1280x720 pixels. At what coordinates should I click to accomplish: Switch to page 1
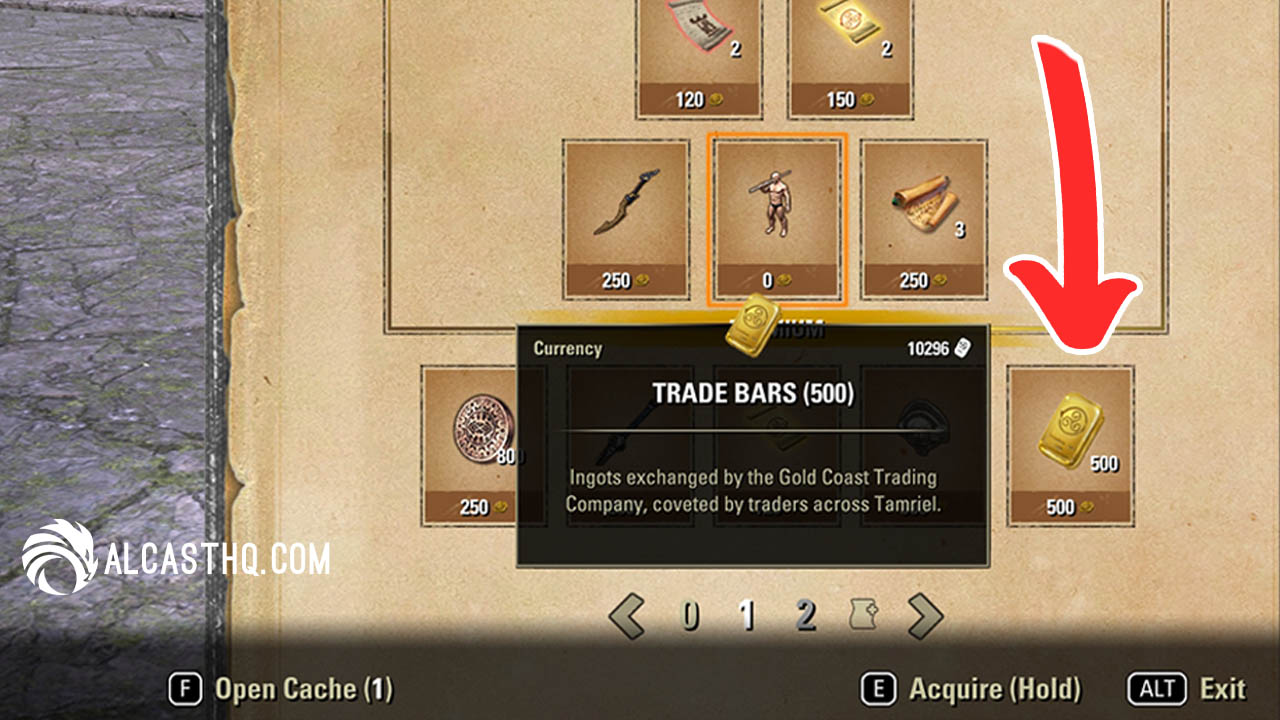pos(746,617)
